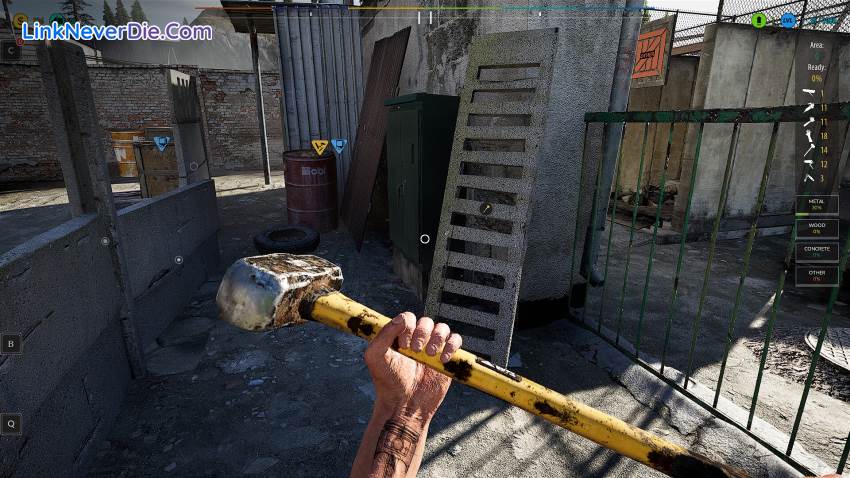The width and height of the screenshot is (850, 478).
Task: Open the OTHER material box
Action: pos(816,275)
